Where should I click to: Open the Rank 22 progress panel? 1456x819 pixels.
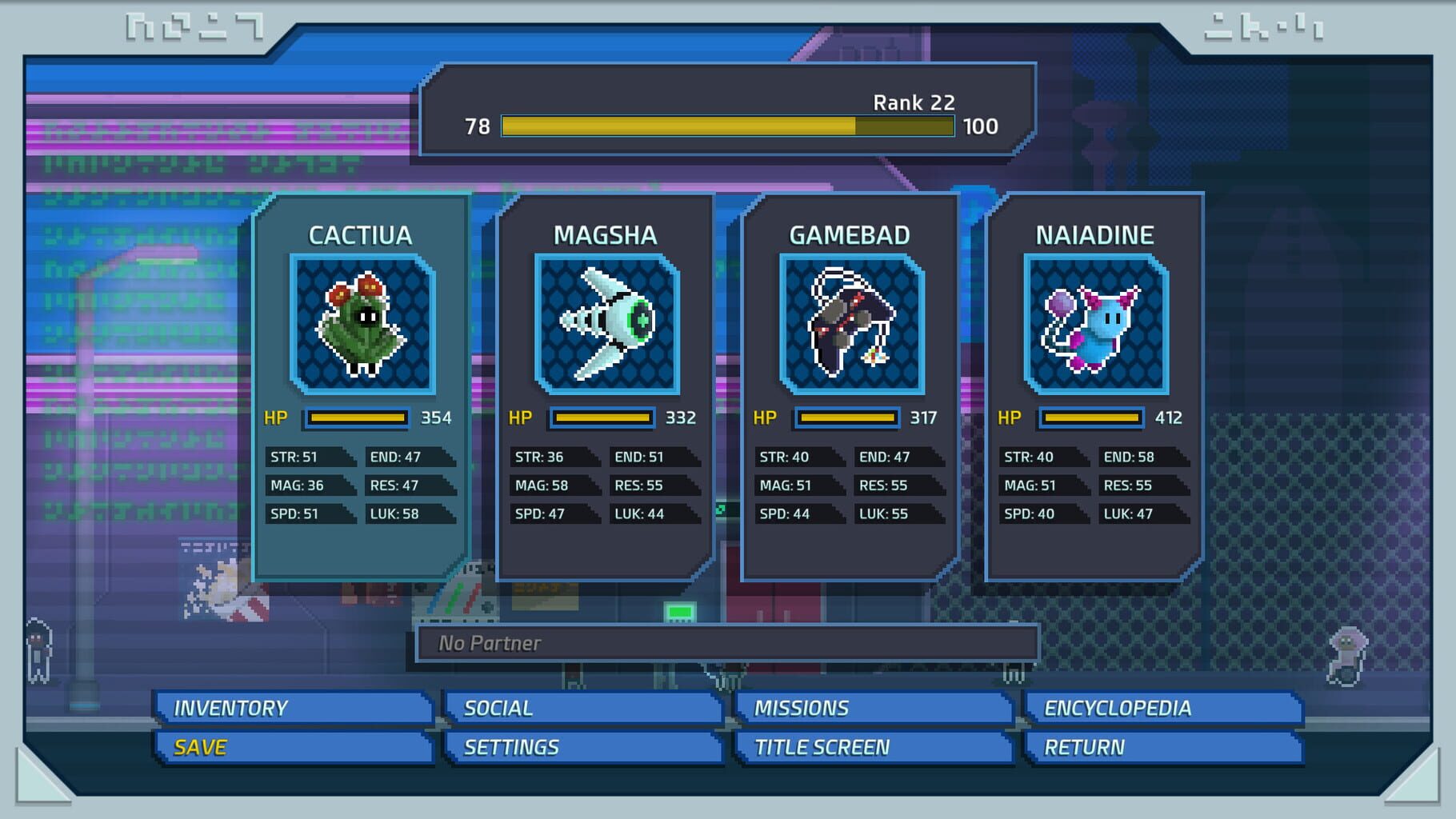(x=724, y=102)
